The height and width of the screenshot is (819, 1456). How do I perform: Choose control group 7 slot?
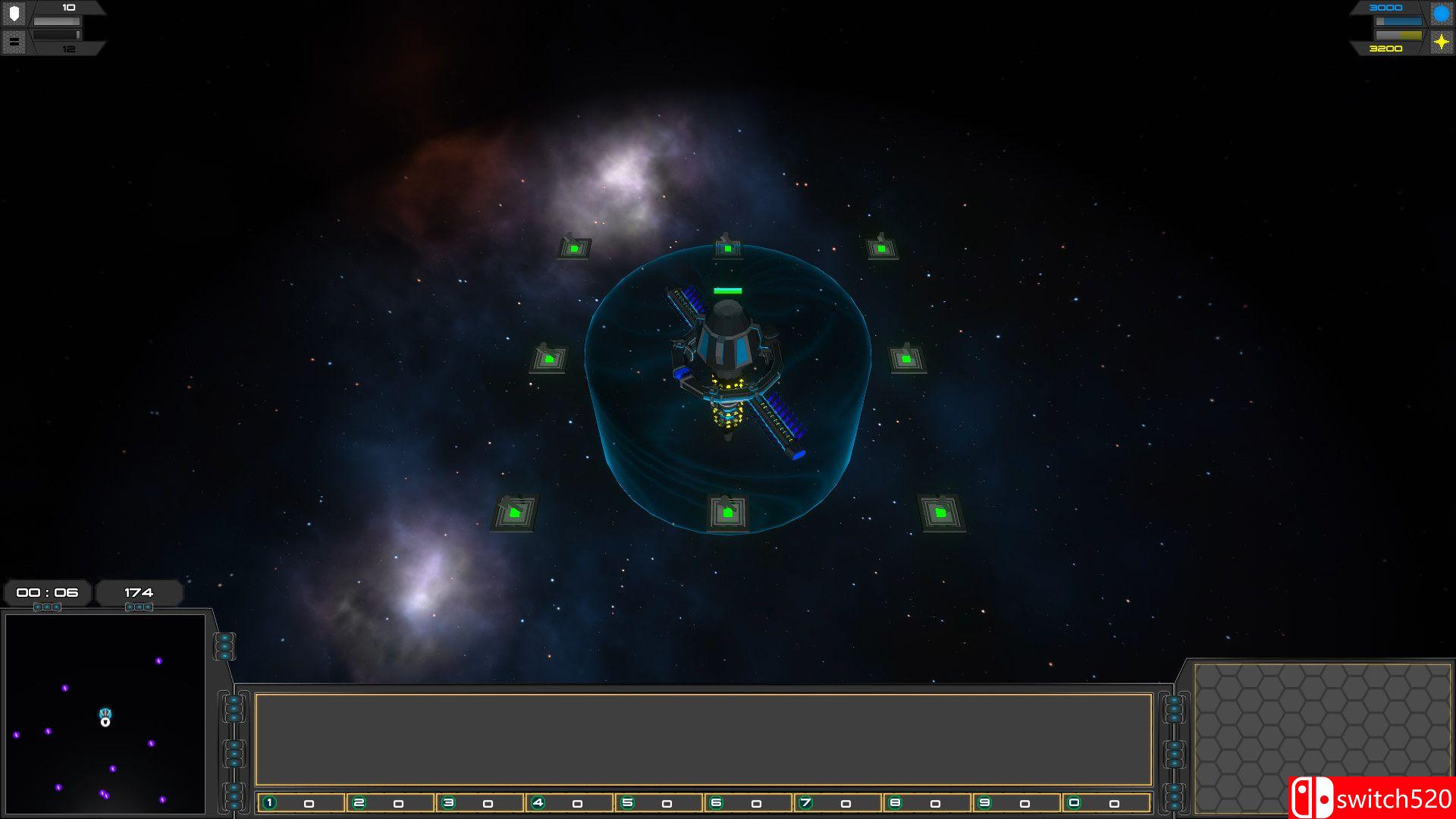[838, 803]
